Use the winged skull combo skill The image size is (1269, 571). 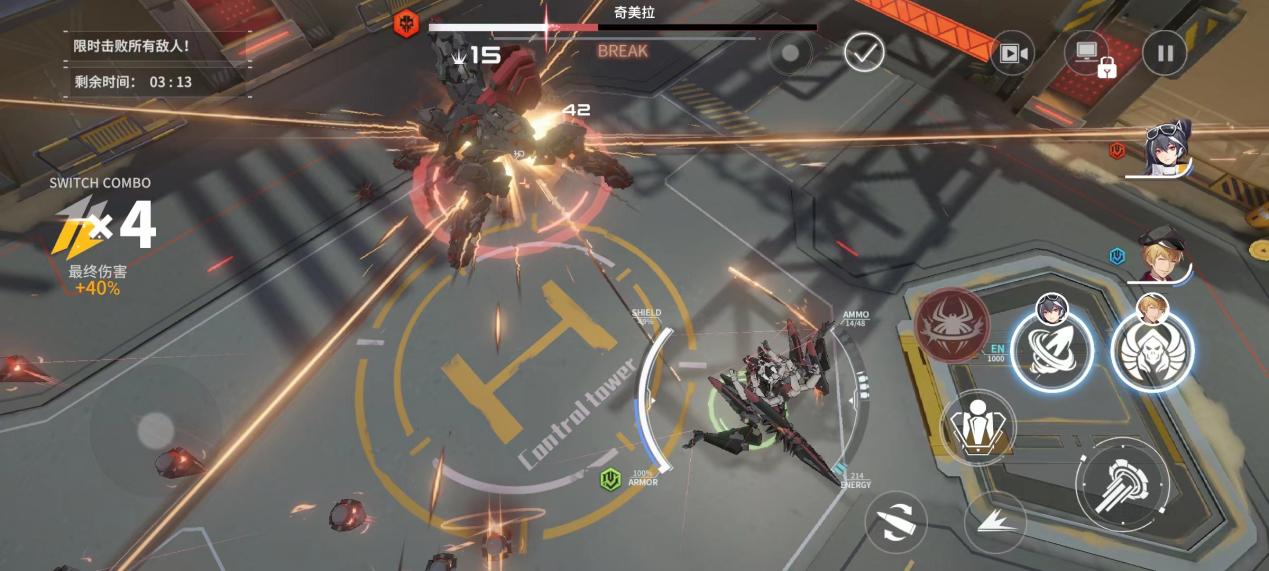[1152, 350]
